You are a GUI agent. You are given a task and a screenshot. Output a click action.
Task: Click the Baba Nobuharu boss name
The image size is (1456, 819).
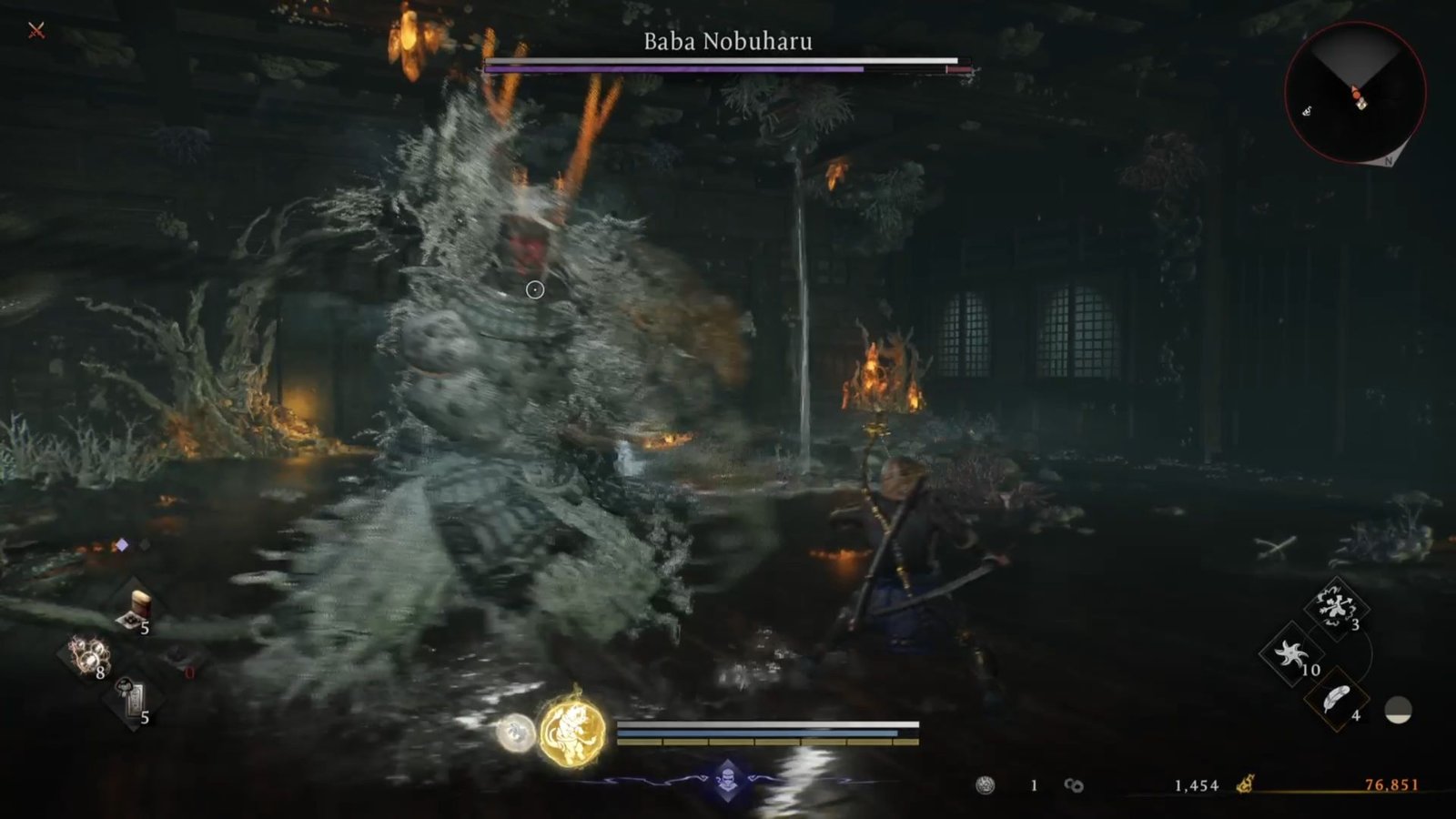click(728, 41)
